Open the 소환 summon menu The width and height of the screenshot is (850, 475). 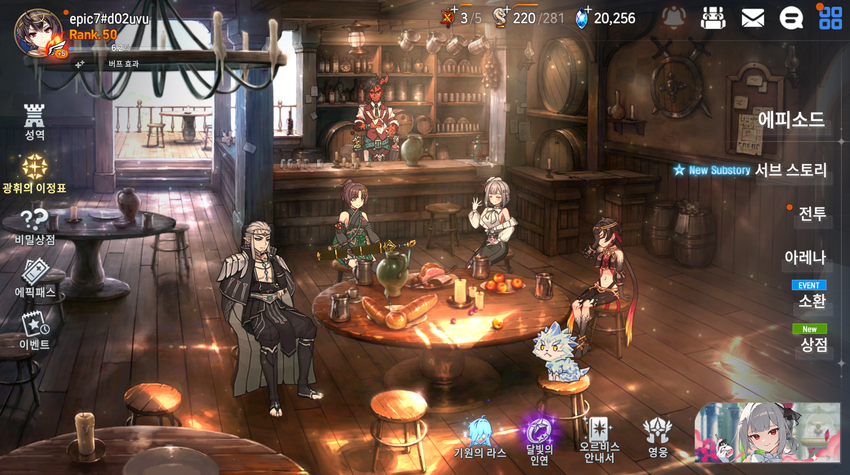pyautogui.click(x=811, y=300)
